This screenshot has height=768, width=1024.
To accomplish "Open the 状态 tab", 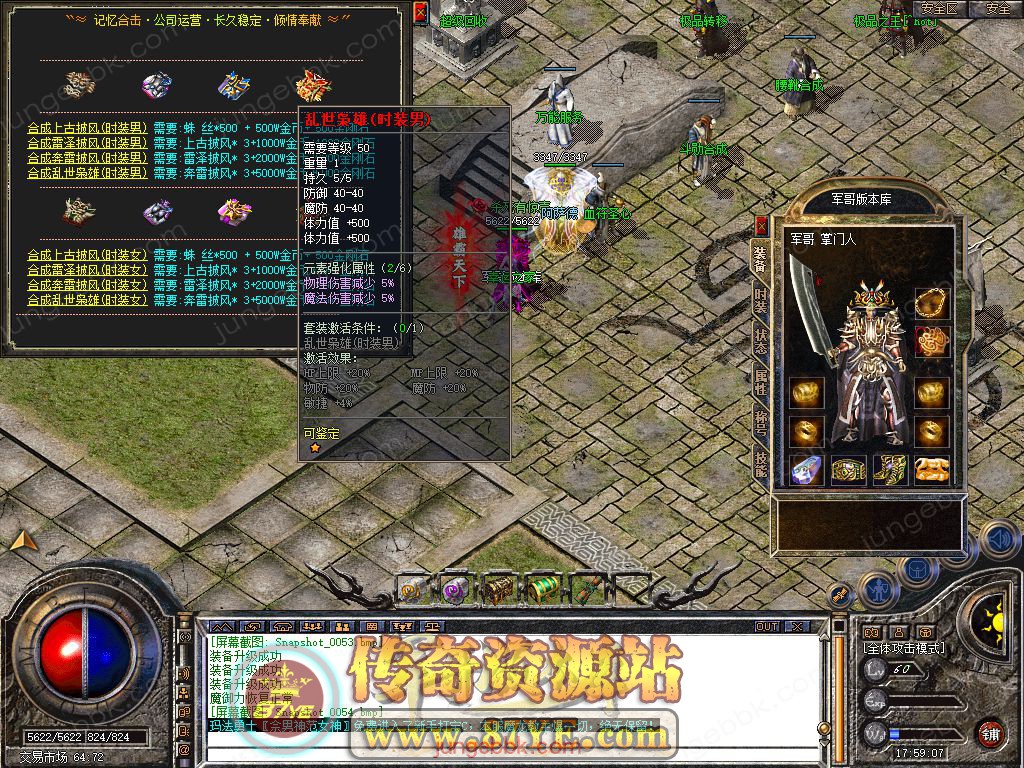I will (761, 342).
